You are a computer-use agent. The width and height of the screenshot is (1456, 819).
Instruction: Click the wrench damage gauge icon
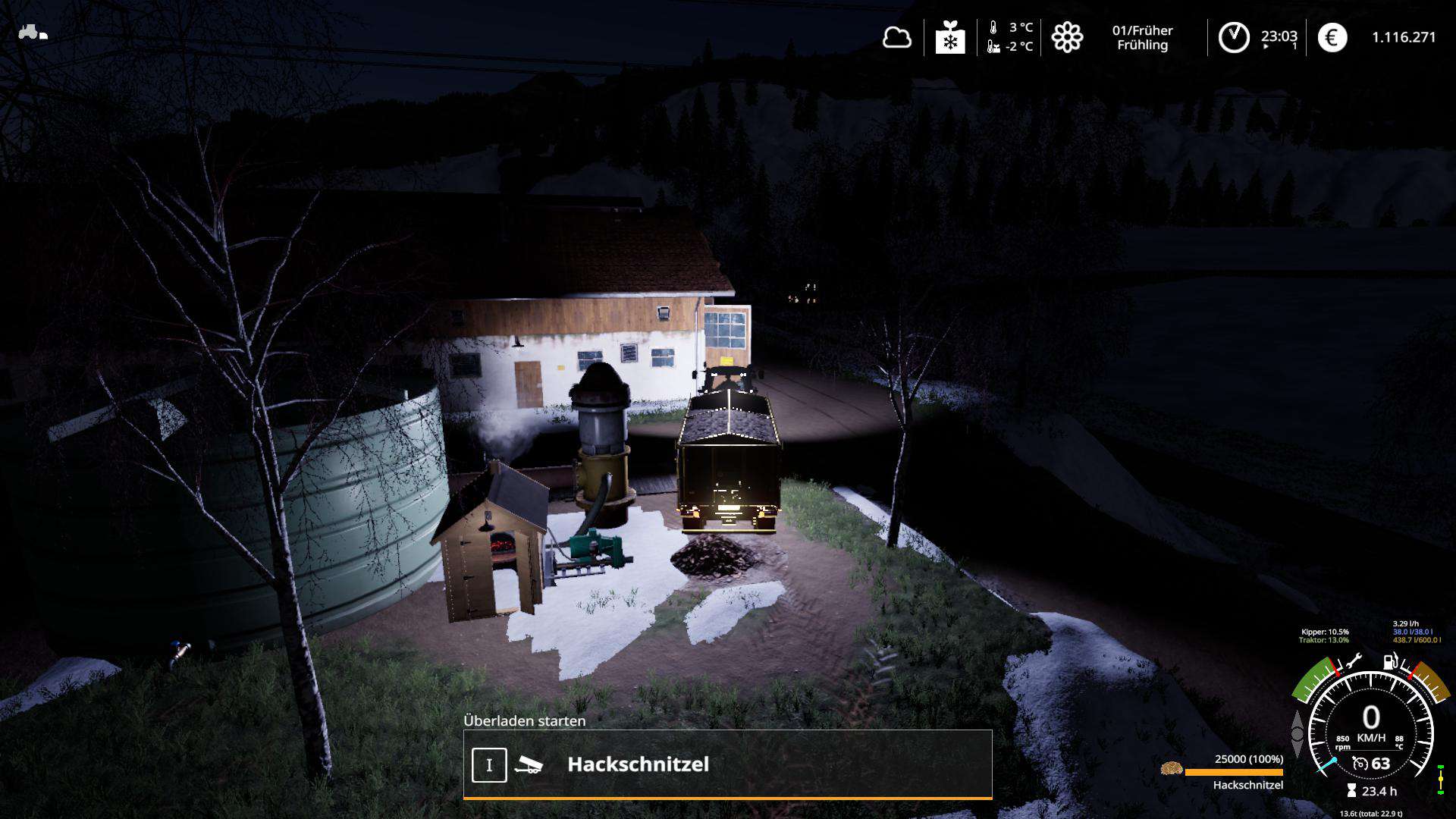point(1354,662)
